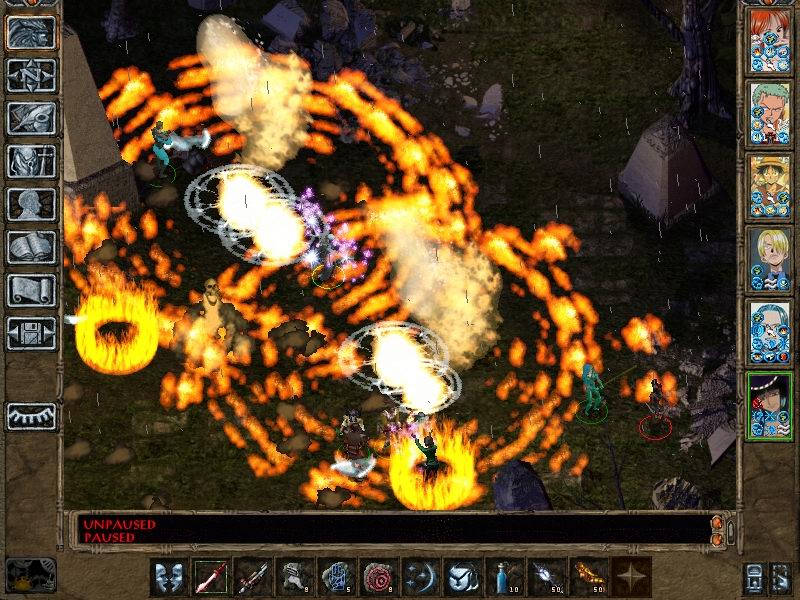
Task: Equip the red sword weapon slot
Action: pyautogui.click(x=211, y=577)
